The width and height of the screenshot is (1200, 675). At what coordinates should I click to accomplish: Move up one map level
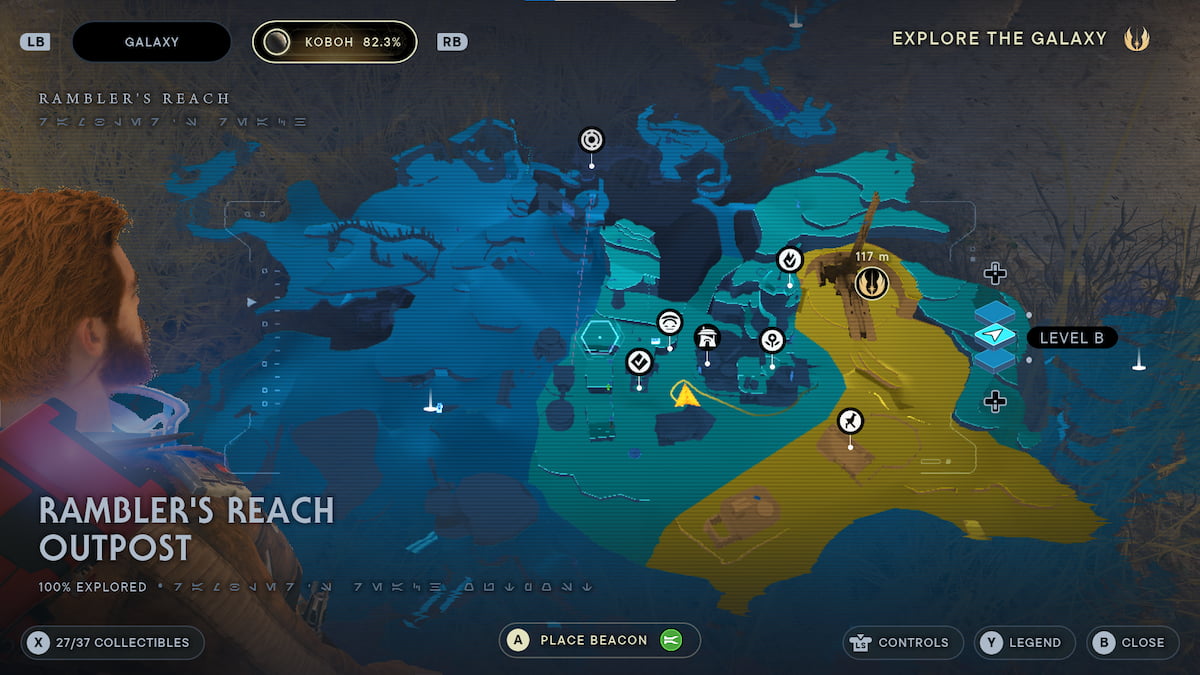tap(994, 273)
